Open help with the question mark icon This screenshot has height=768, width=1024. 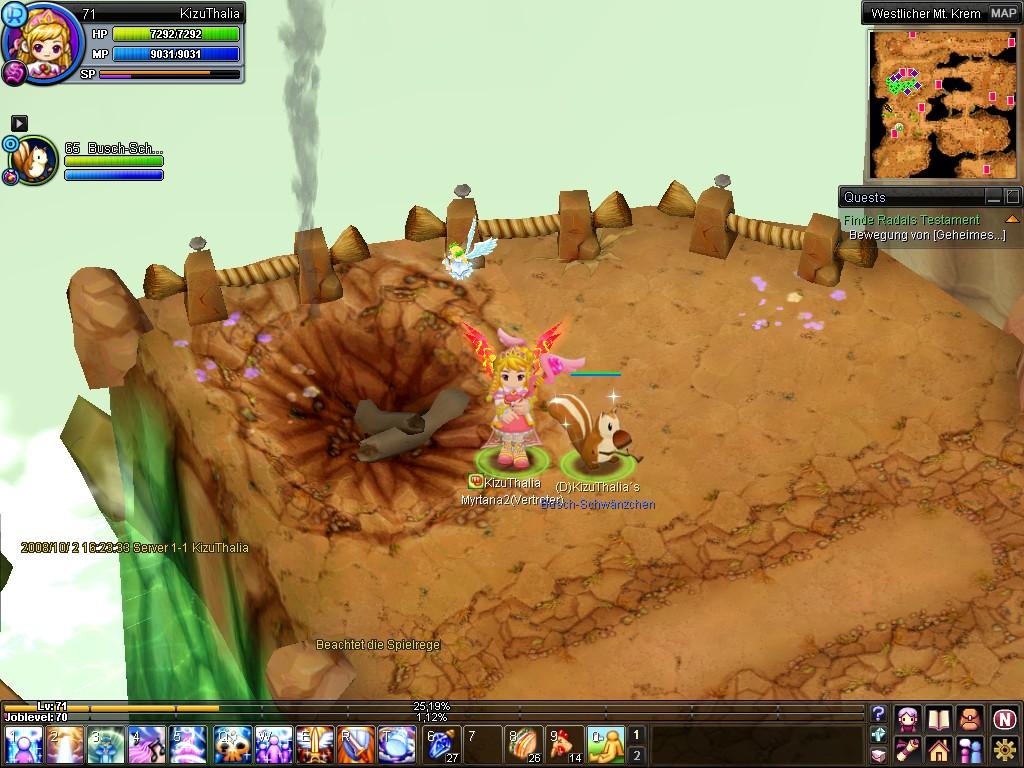point(878,714)
